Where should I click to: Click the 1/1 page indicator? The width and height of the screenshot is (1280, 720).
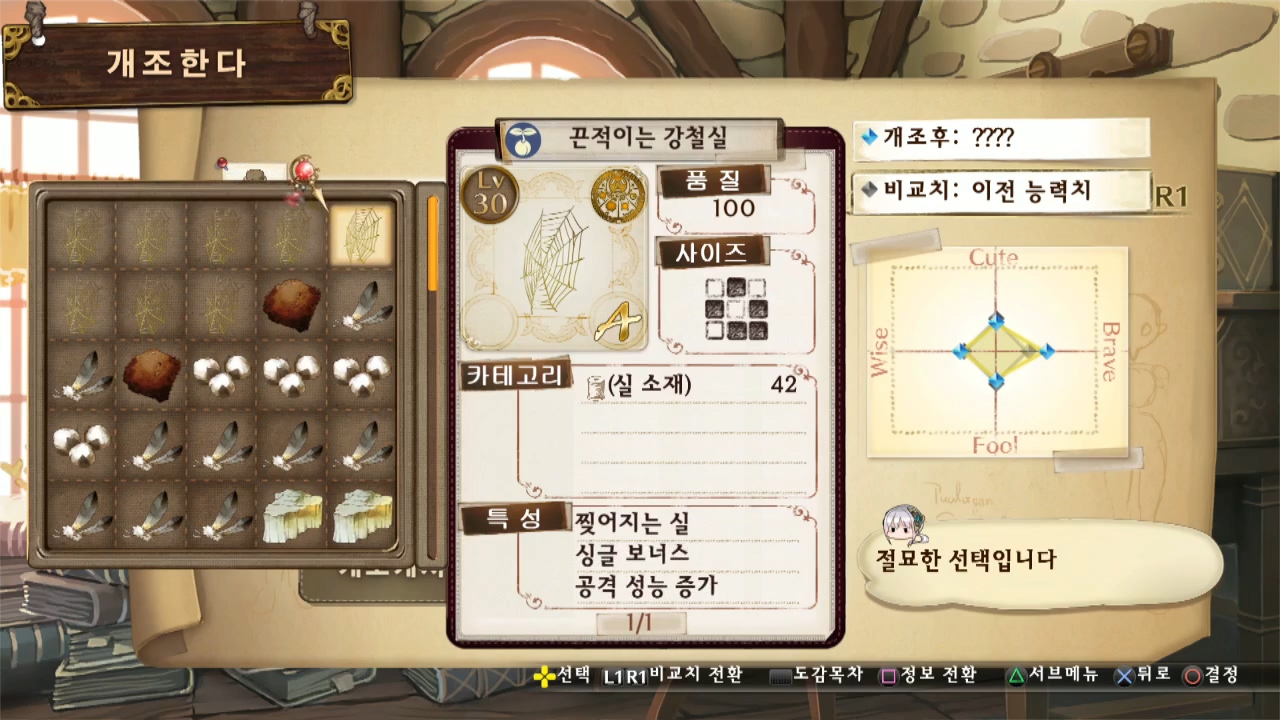coord(641,622)
